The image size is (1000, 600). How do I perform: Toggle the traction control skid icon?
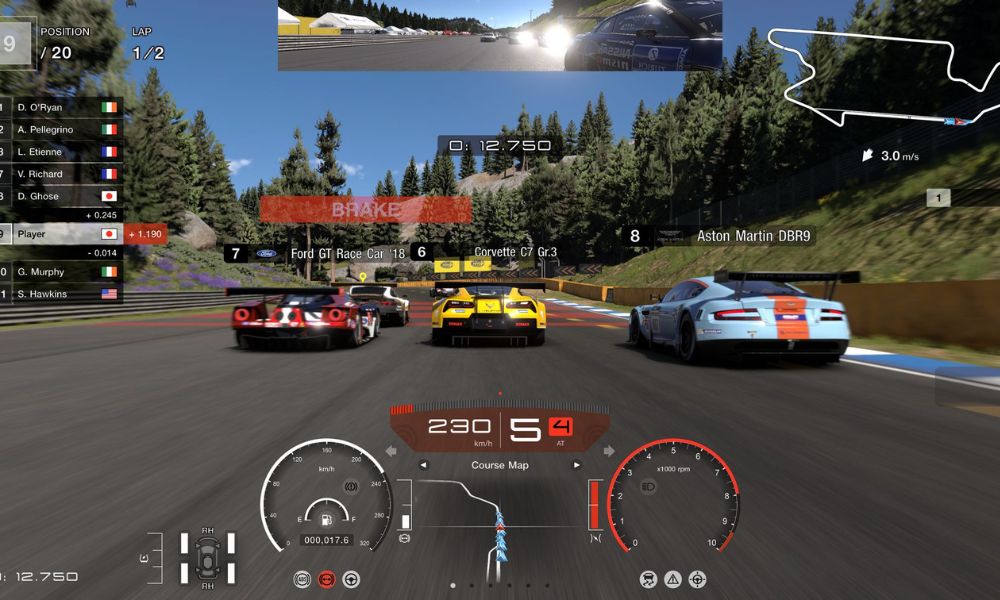point(648,579)
